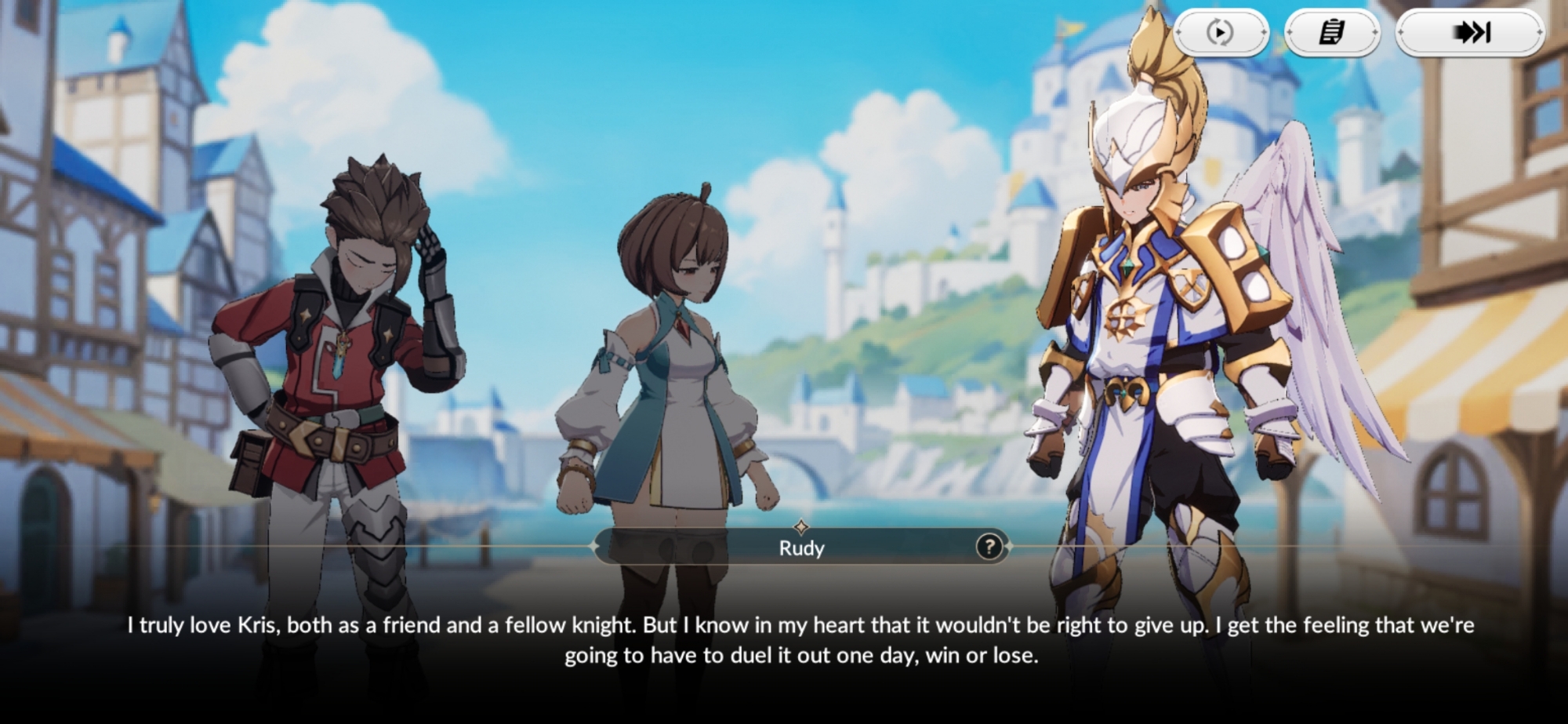This screenshot has width=1568, height=724.
Task: Open the dialogue log
Action: pyautogui.click(x=1332, y=32)
